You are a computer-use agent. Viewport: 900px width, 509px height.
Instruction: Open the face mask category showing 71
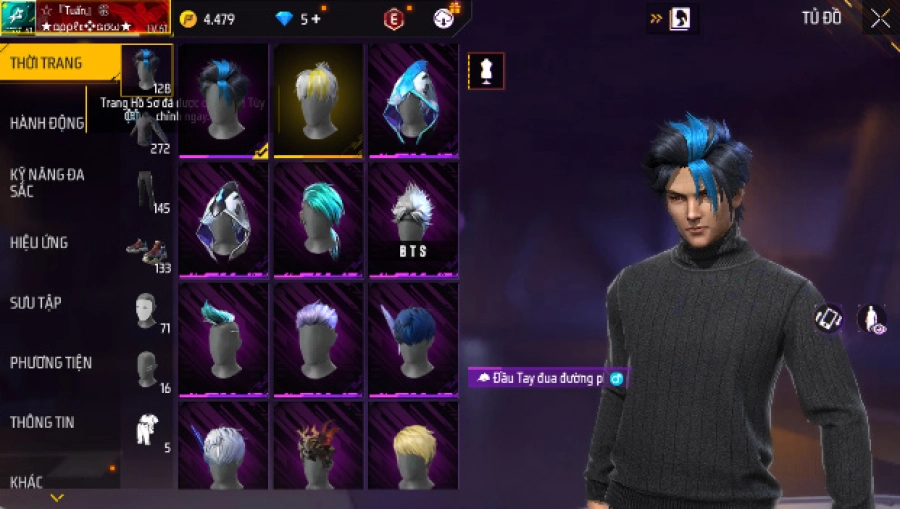[x=148, y=311]
